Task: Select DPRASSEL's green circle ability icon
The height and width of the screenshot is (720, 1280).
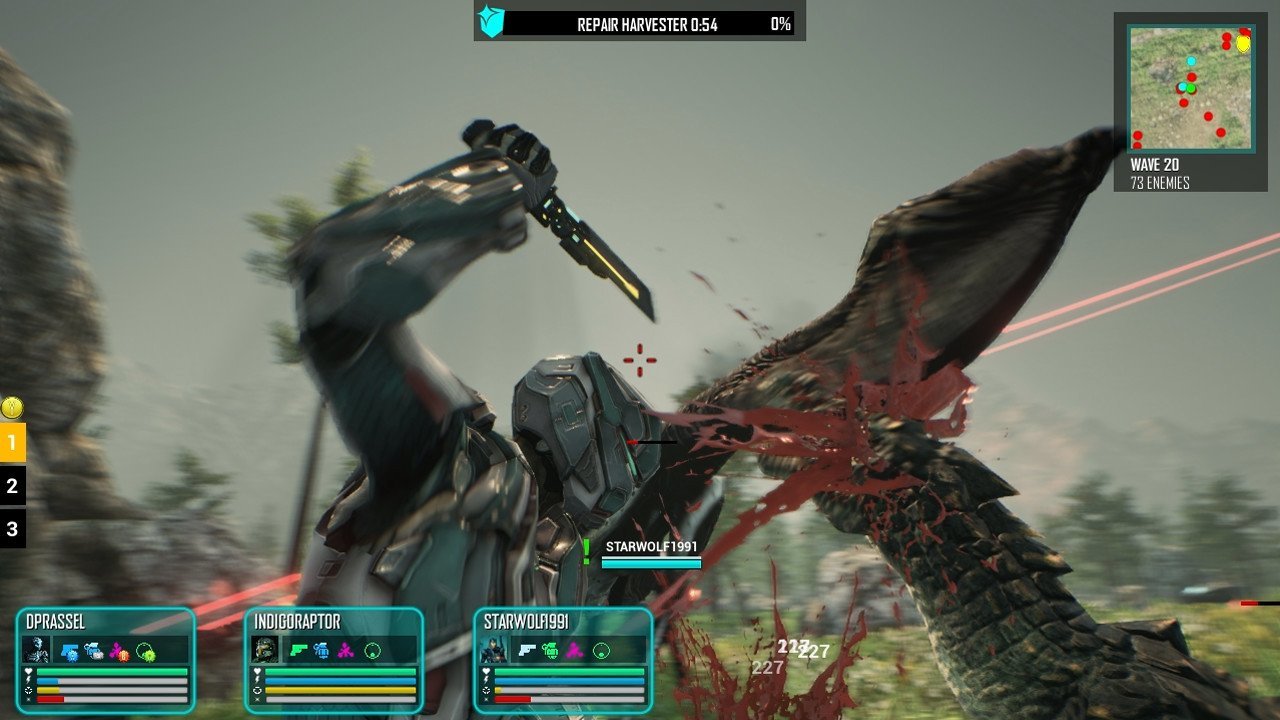Action: point(145,651)
